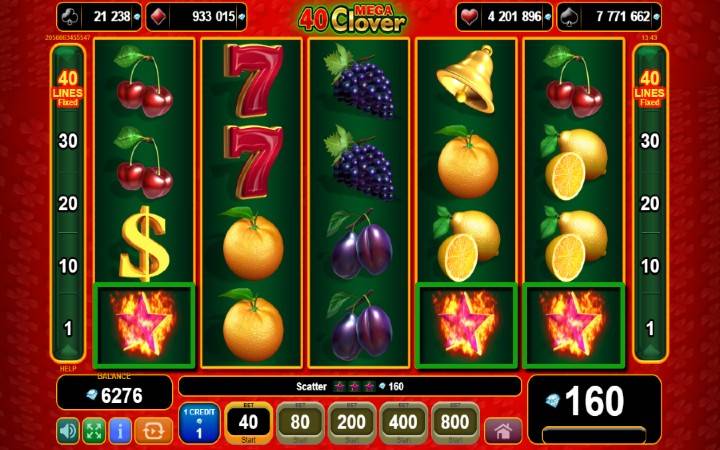Select the 80 bet button
This screenshot has height=450, width=720.
coord(299,423)
